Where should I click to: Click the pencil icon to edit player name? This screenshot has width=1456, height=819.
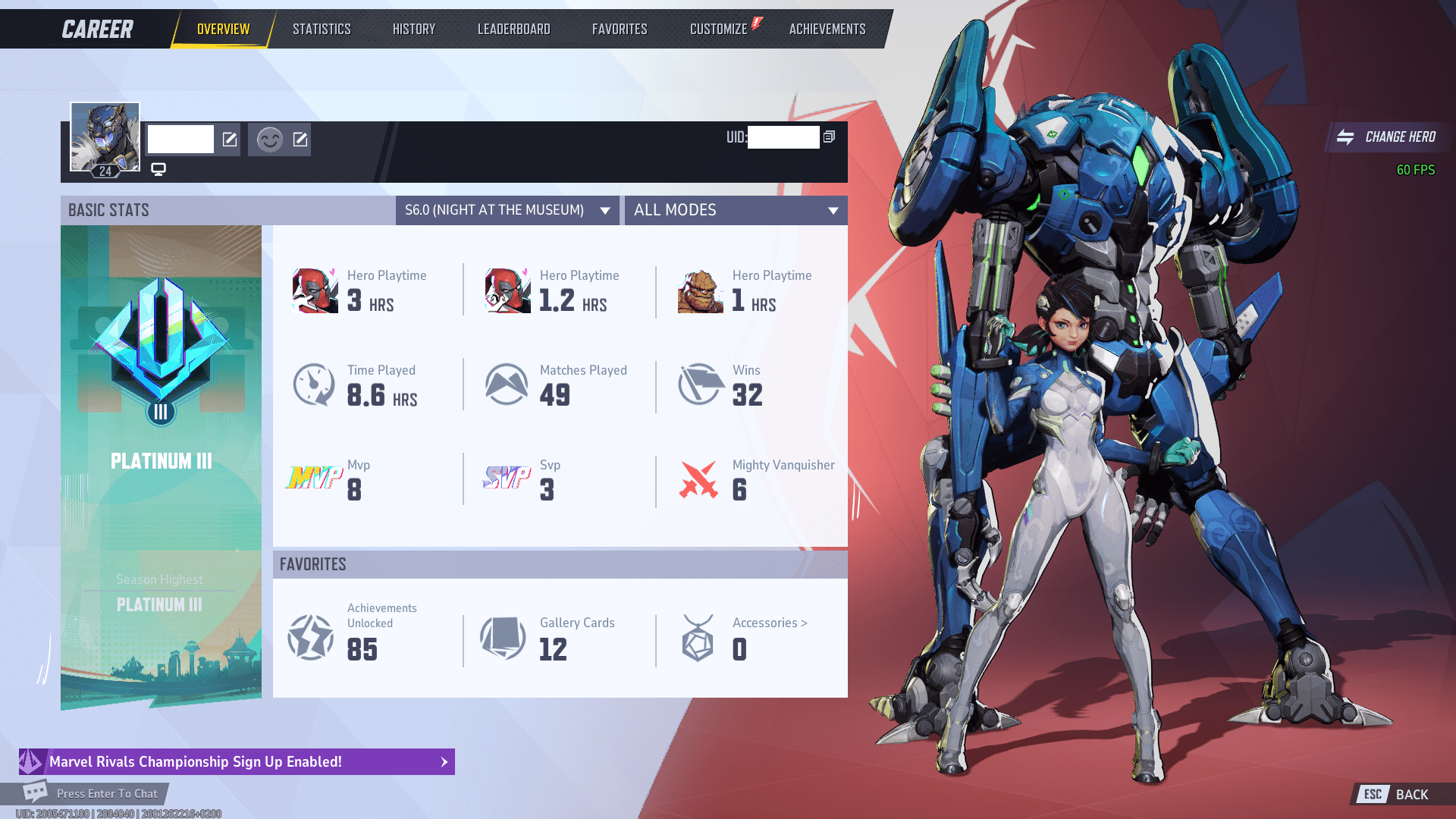(x=229, y=140)
